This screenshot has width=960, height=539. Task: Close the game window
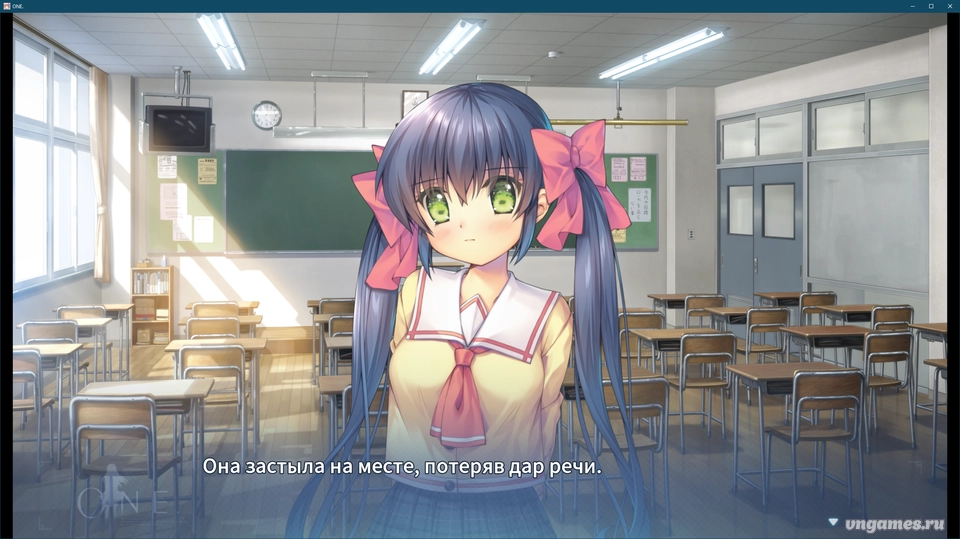coord(949,6)
